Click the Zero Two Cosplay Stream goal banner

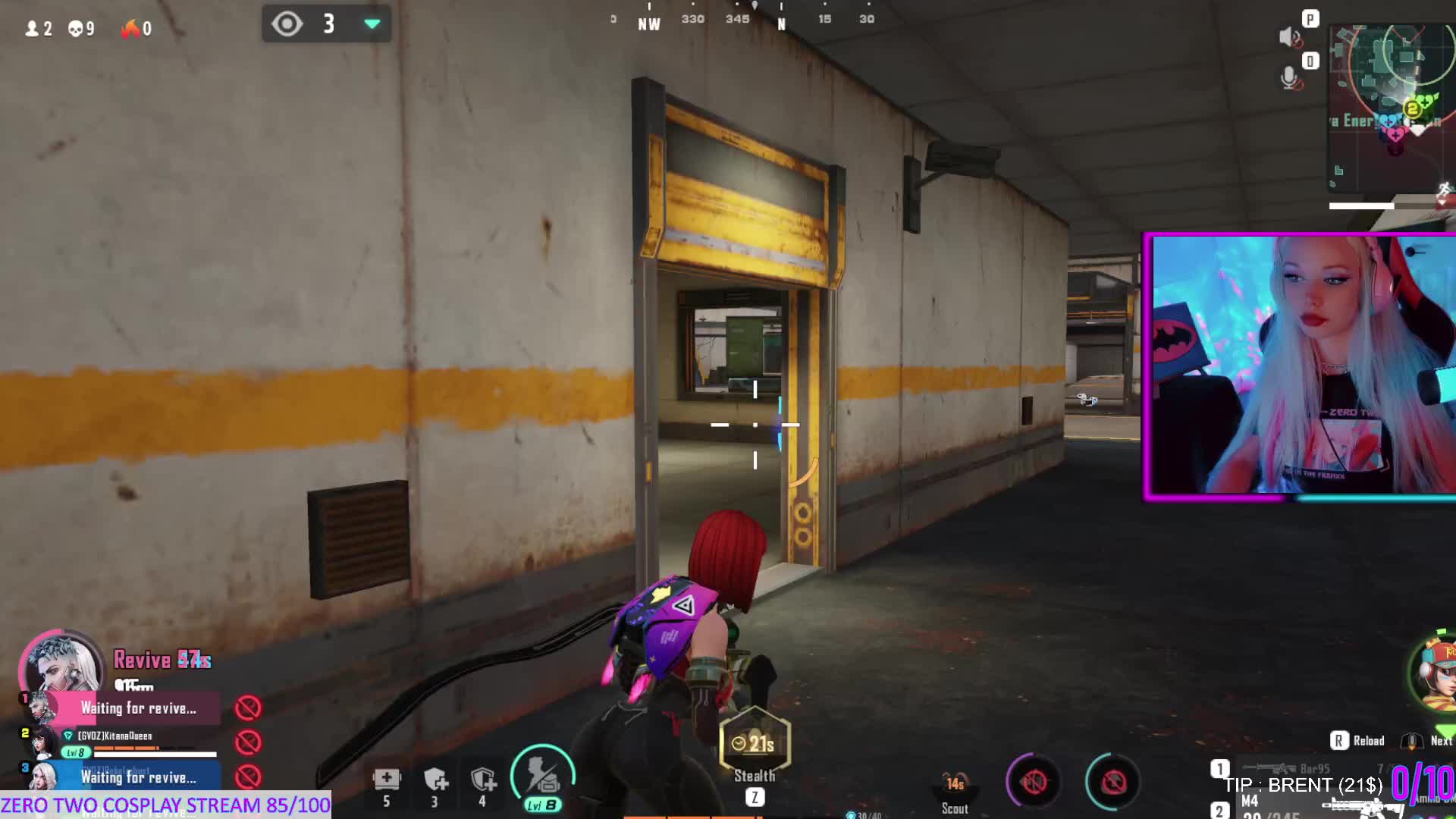(x=165, y=805)
